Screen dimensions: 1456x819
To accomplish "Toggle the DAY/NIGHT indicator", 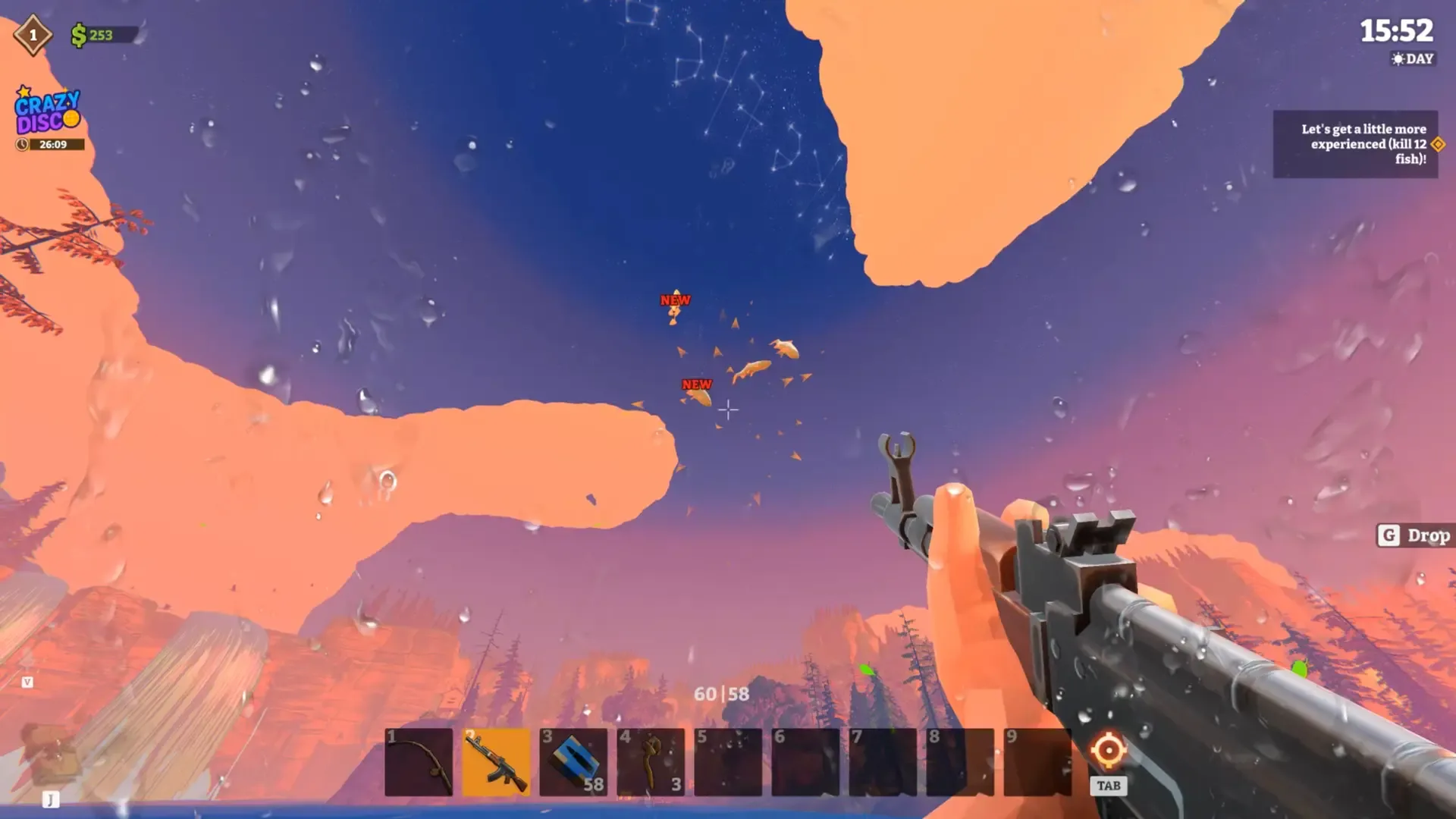I will [1412, 59].
